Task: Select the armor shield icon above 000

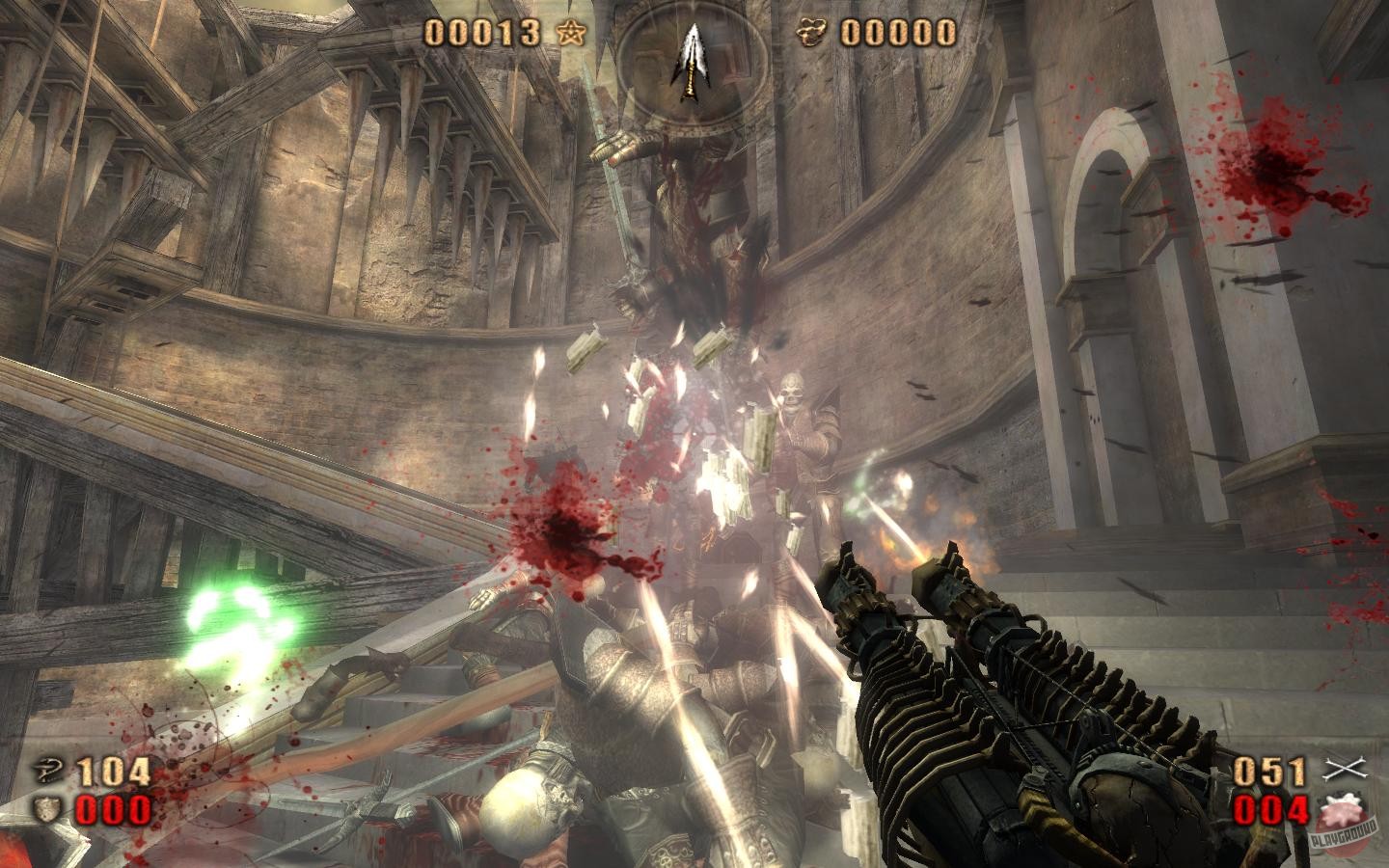Action: tap(45, 810)
